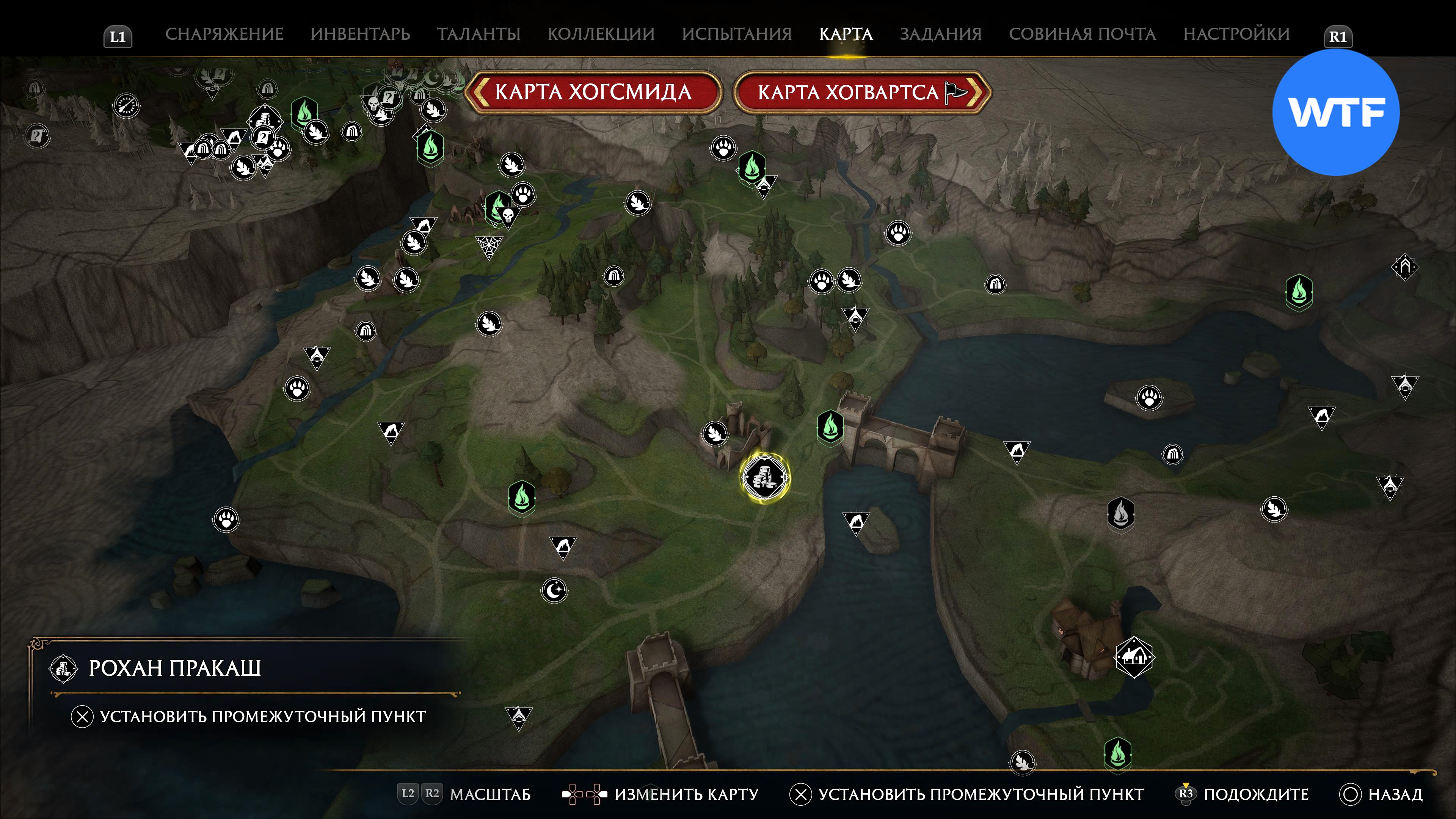Viewport: 1456px width, 819px height.
Task: Open the Испытания tab
Action: (x=736, y=34)
